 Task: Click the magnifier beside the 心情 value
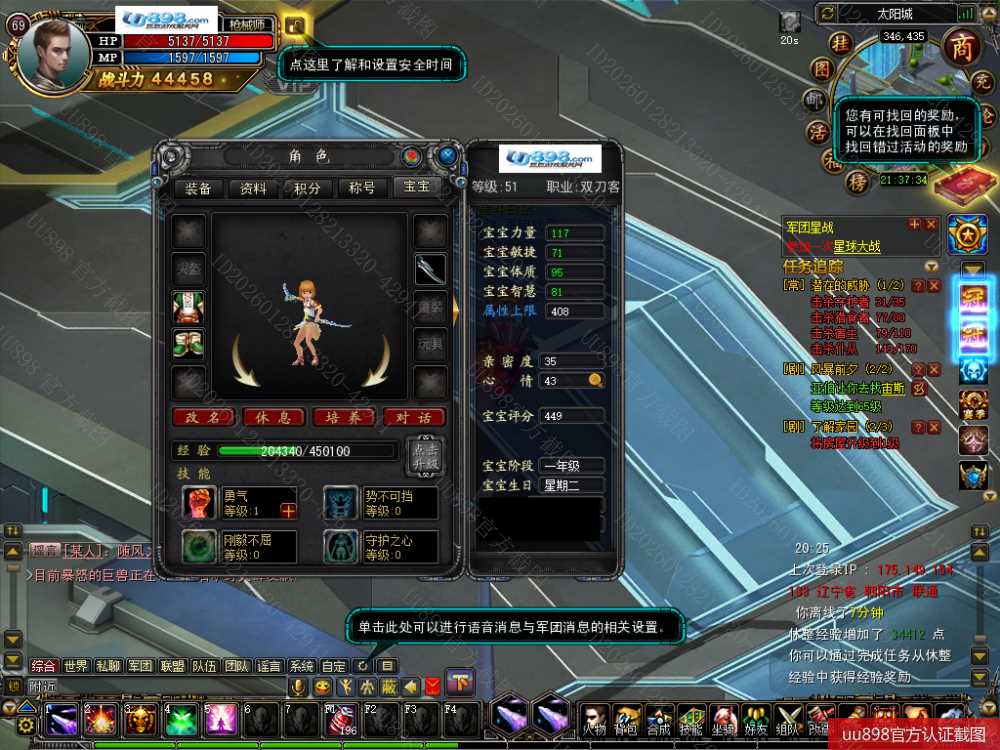[x=595, y=380]
